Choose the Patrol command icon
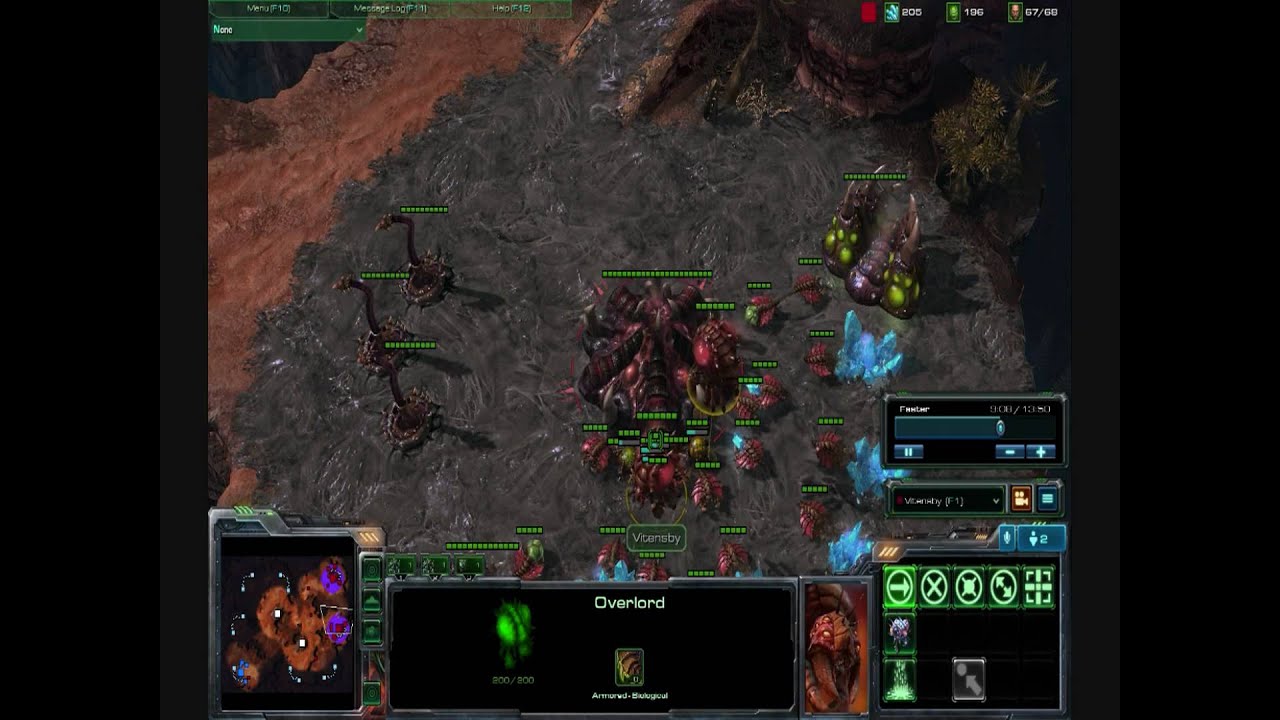This screenshot has width=1280, height=720. (1004, 588)
